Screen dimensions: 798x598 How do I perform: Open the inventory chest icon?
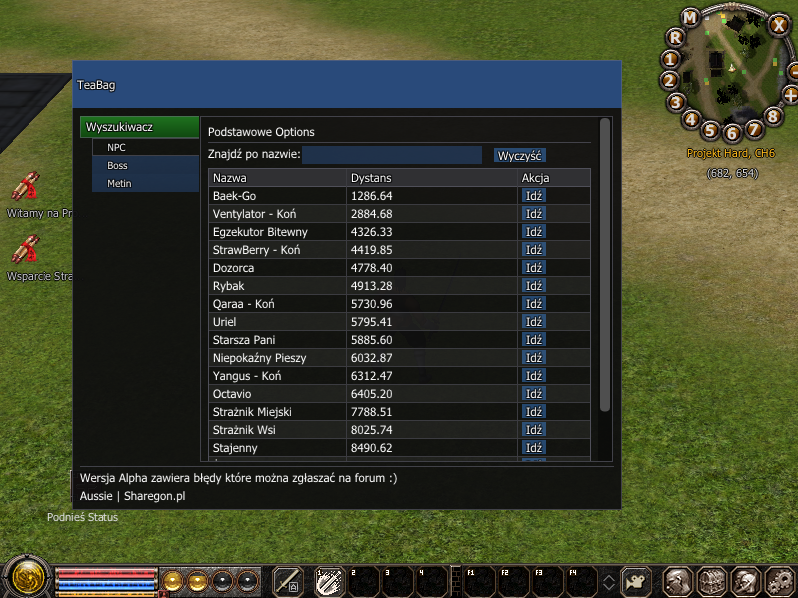[711, 580]
